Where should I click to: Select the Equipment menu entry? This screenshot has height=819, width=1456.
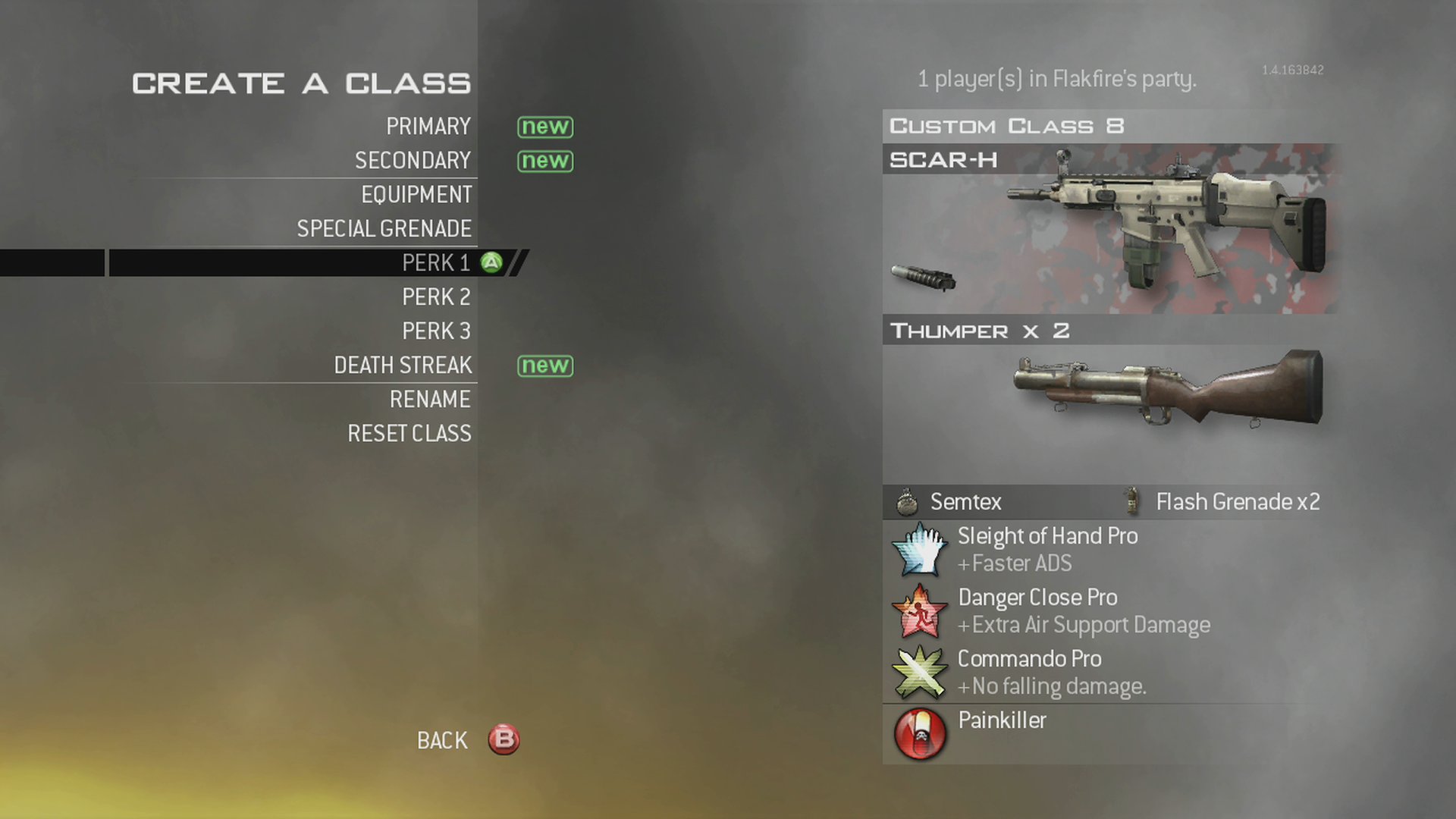pyautogui.click(x=416, y=194)
